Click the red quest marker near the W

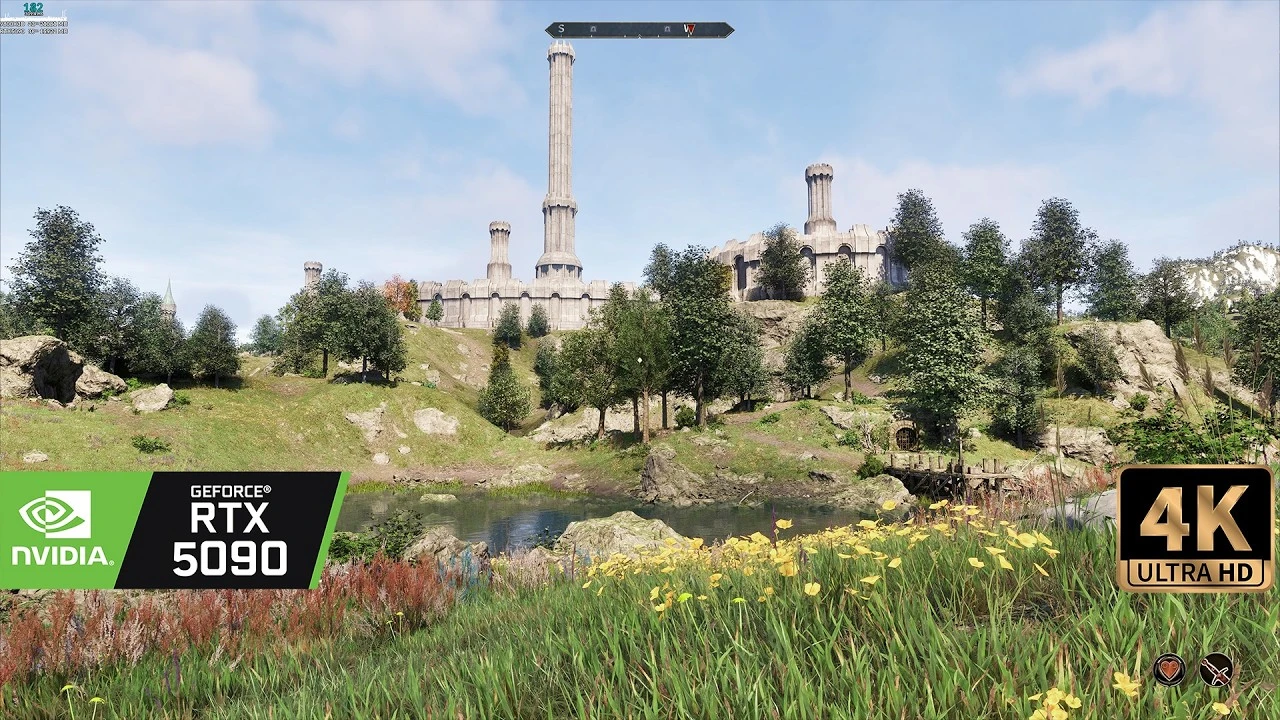click(x=690, y=29)
